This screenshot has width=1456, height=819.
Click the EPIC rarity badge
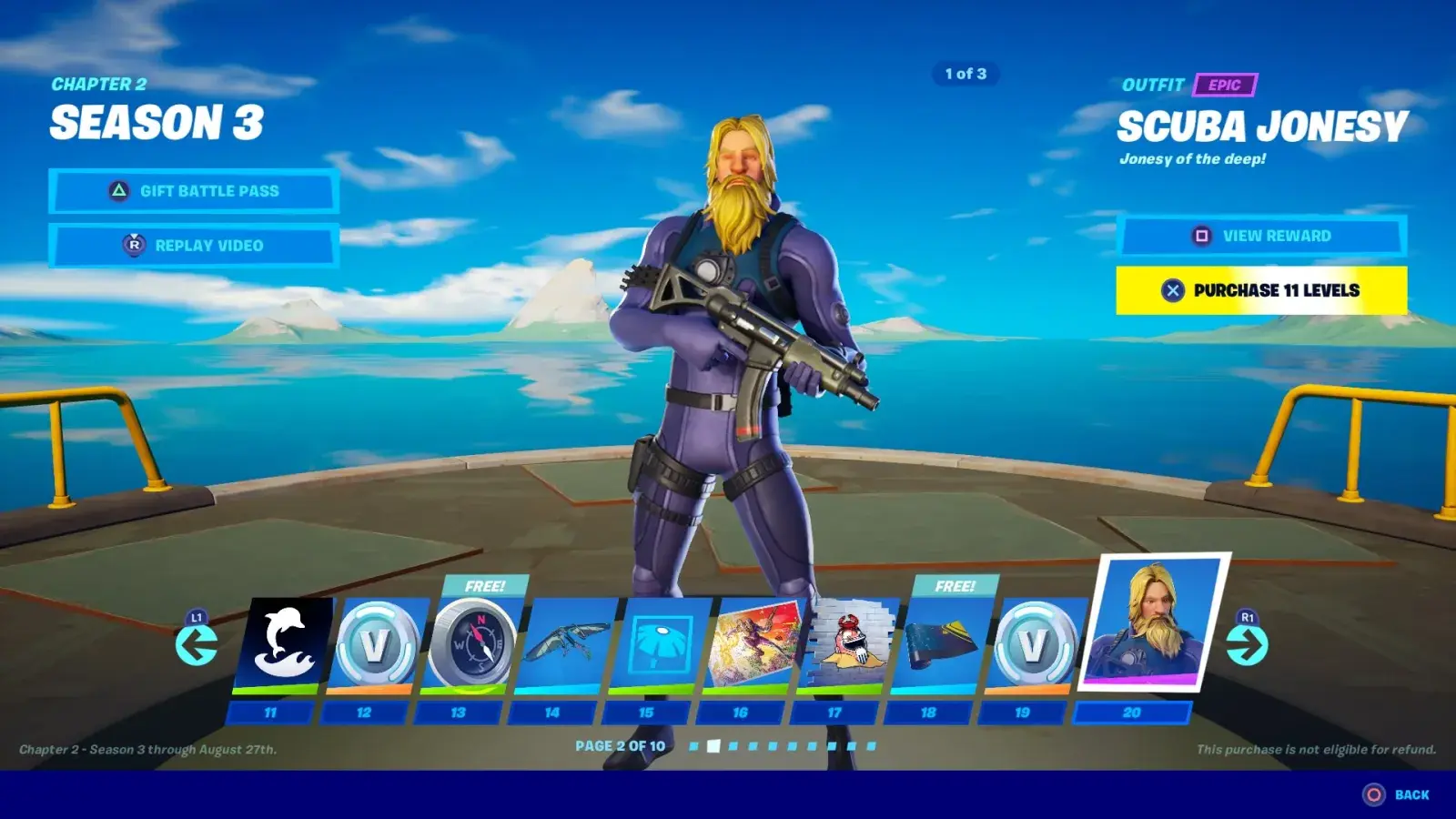pos(1224,86)
